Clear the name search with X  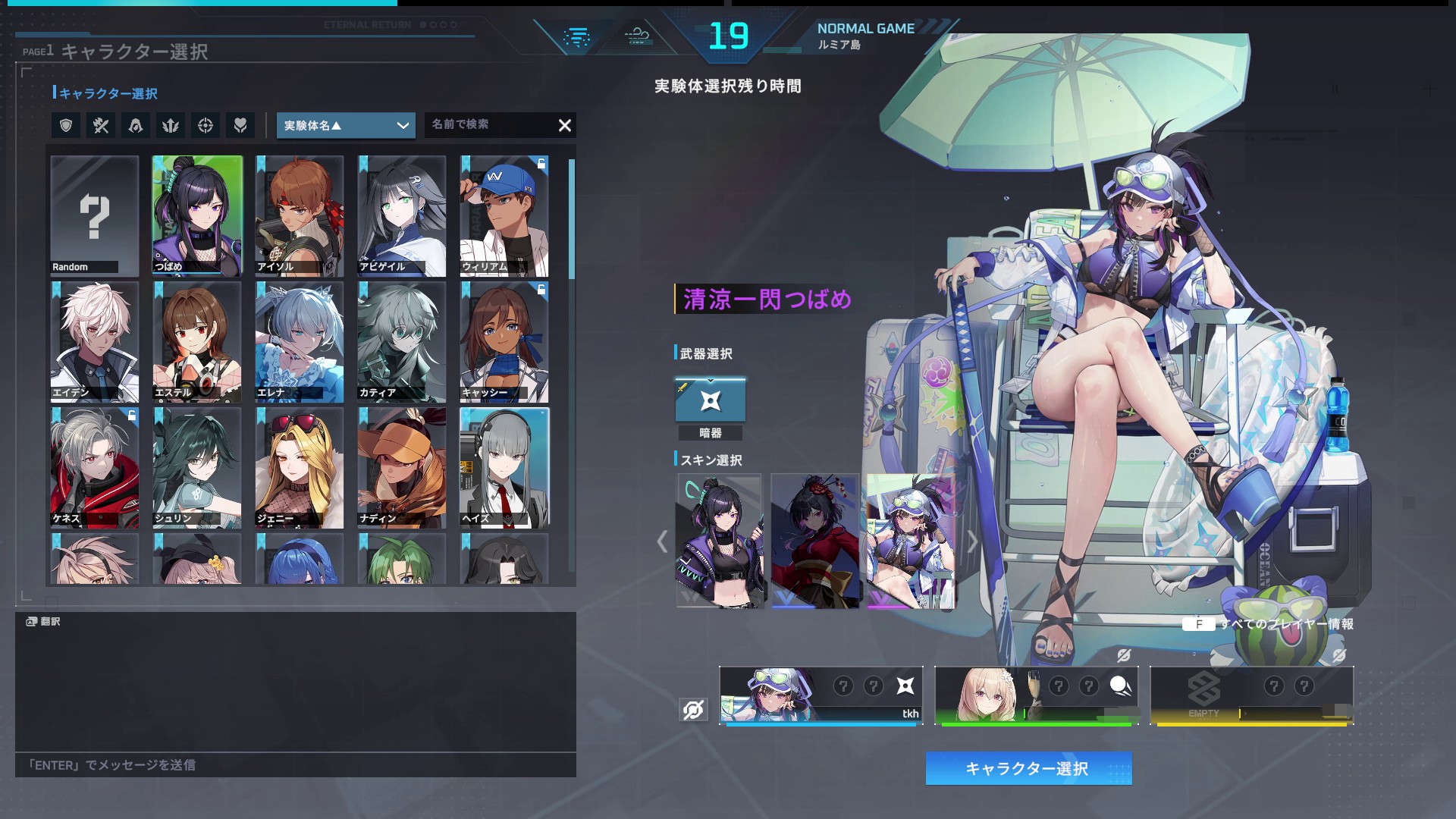[x=565, y=125]
